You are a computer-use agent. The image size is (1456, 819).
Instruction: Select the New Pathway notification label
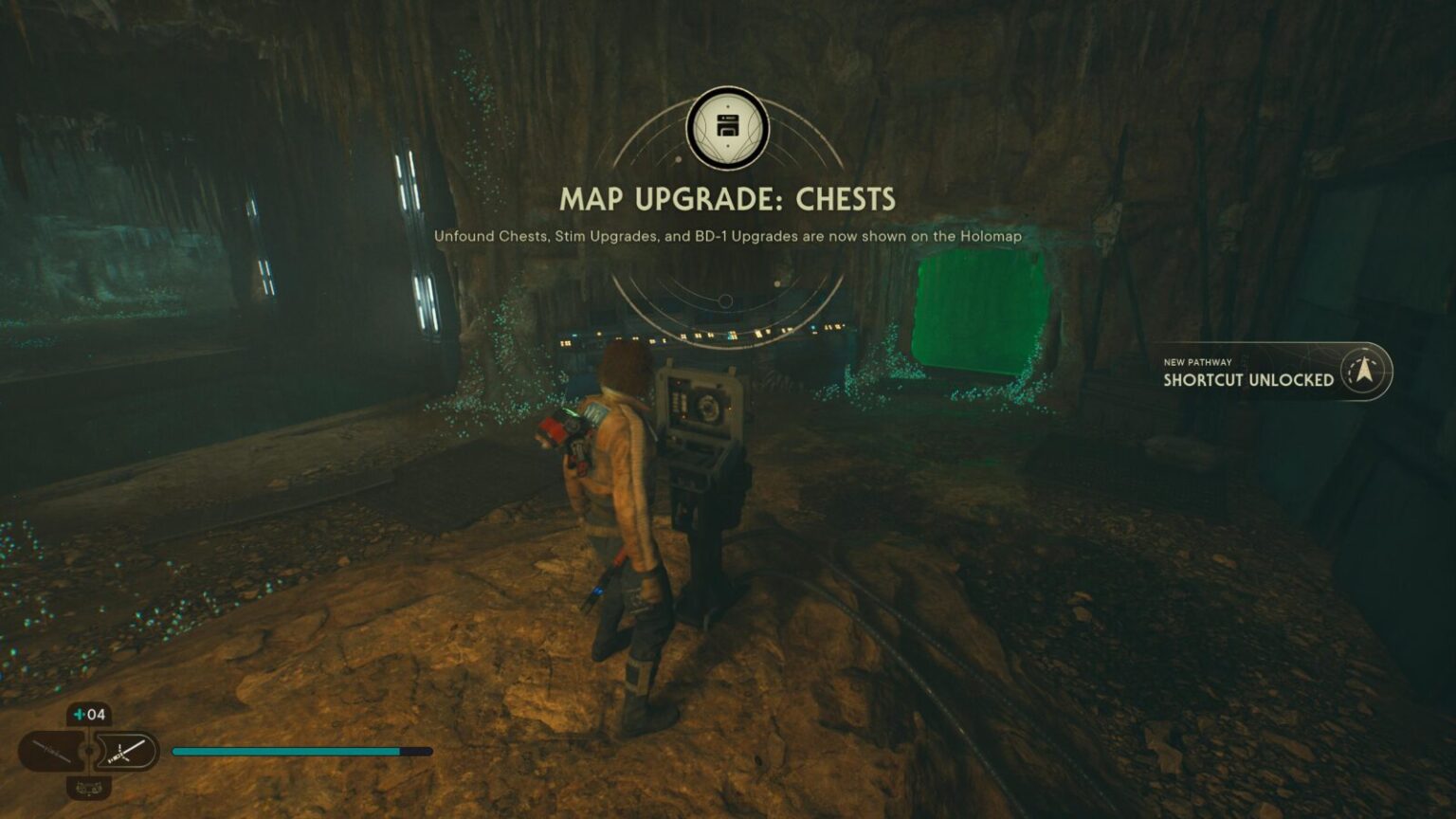(x=1196, y=360)
